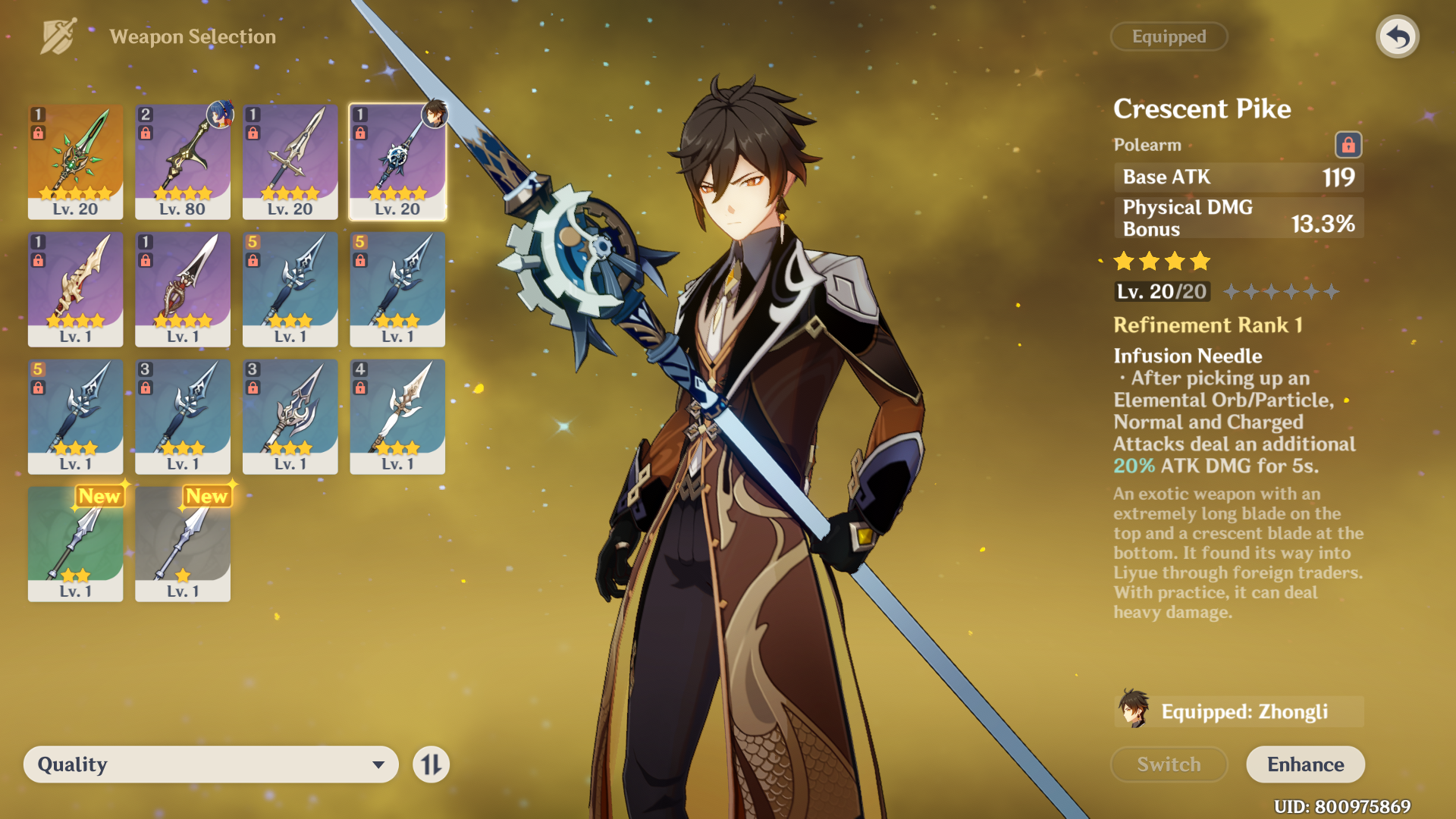Click the Switch button
1456x819 pixels.
click(1169, 764)
